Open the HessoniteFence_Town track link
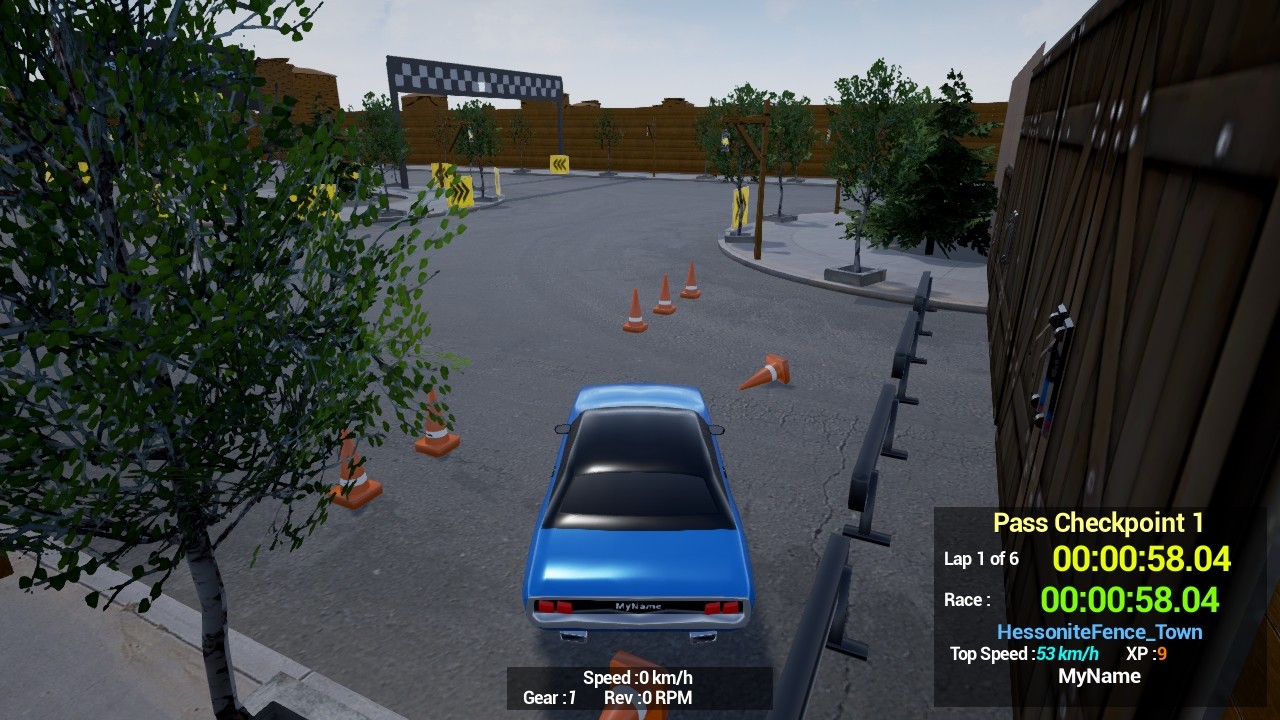1280x720 pixels. [x=1100, y=631]
